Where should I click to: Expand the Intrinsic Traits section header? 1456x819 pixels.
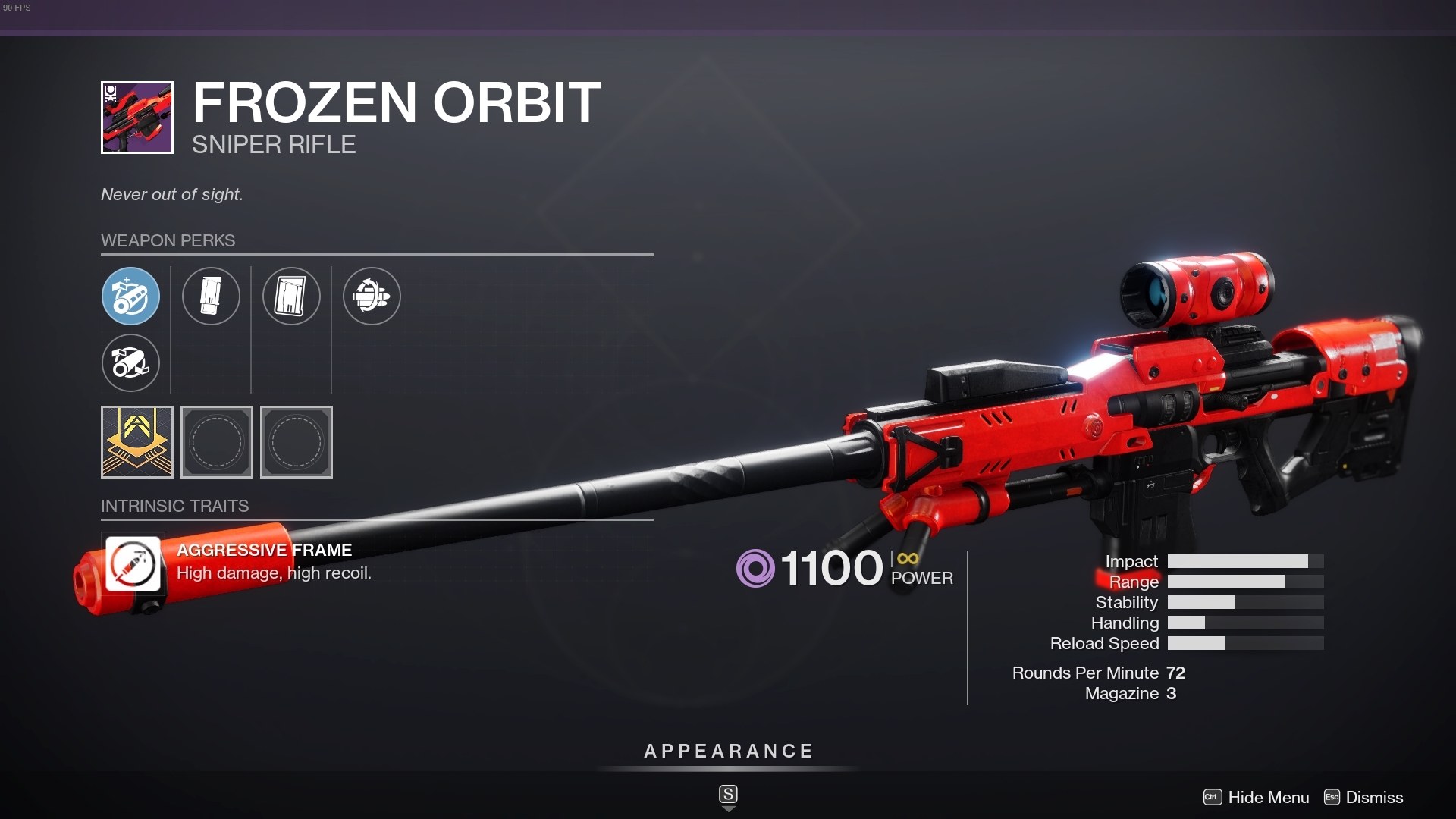pyautogui.click(x=175, y=505)
